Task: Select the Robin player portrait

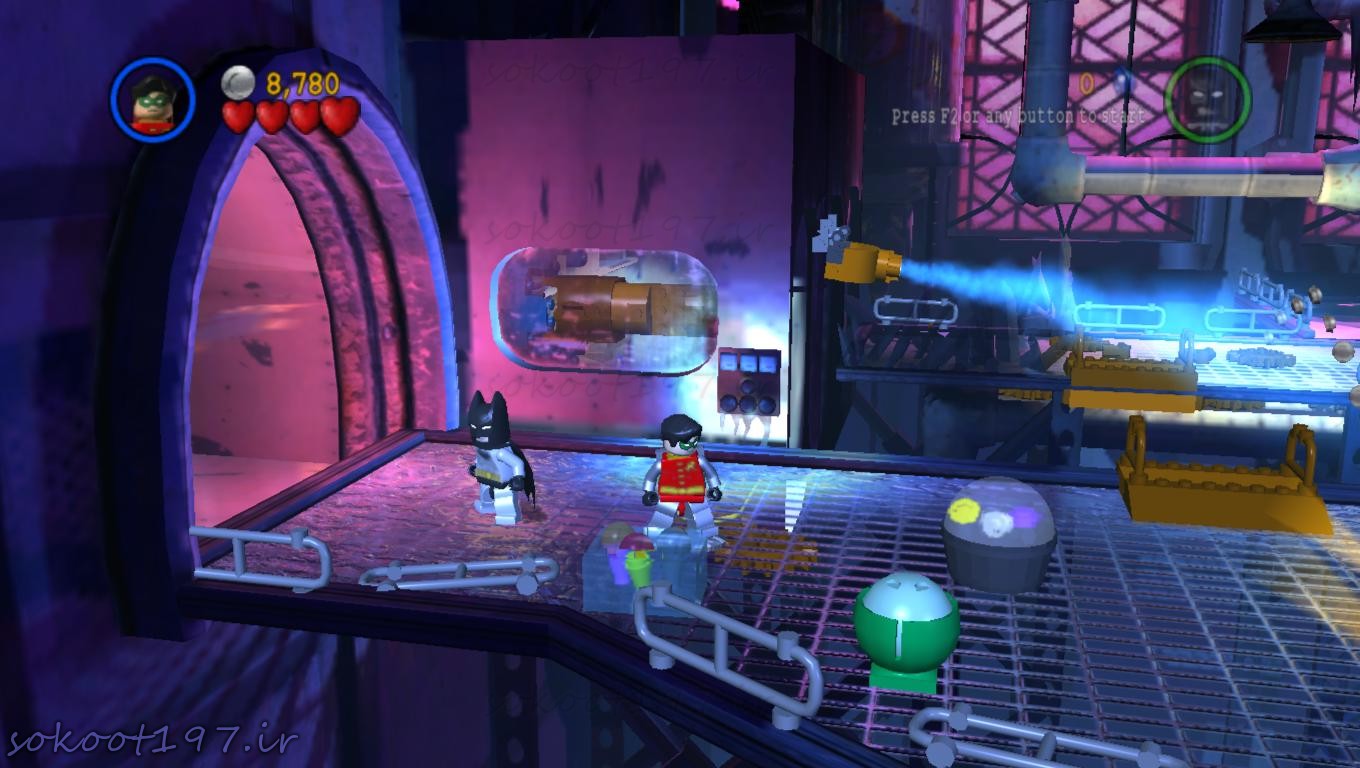Action: tap(153, 100)
